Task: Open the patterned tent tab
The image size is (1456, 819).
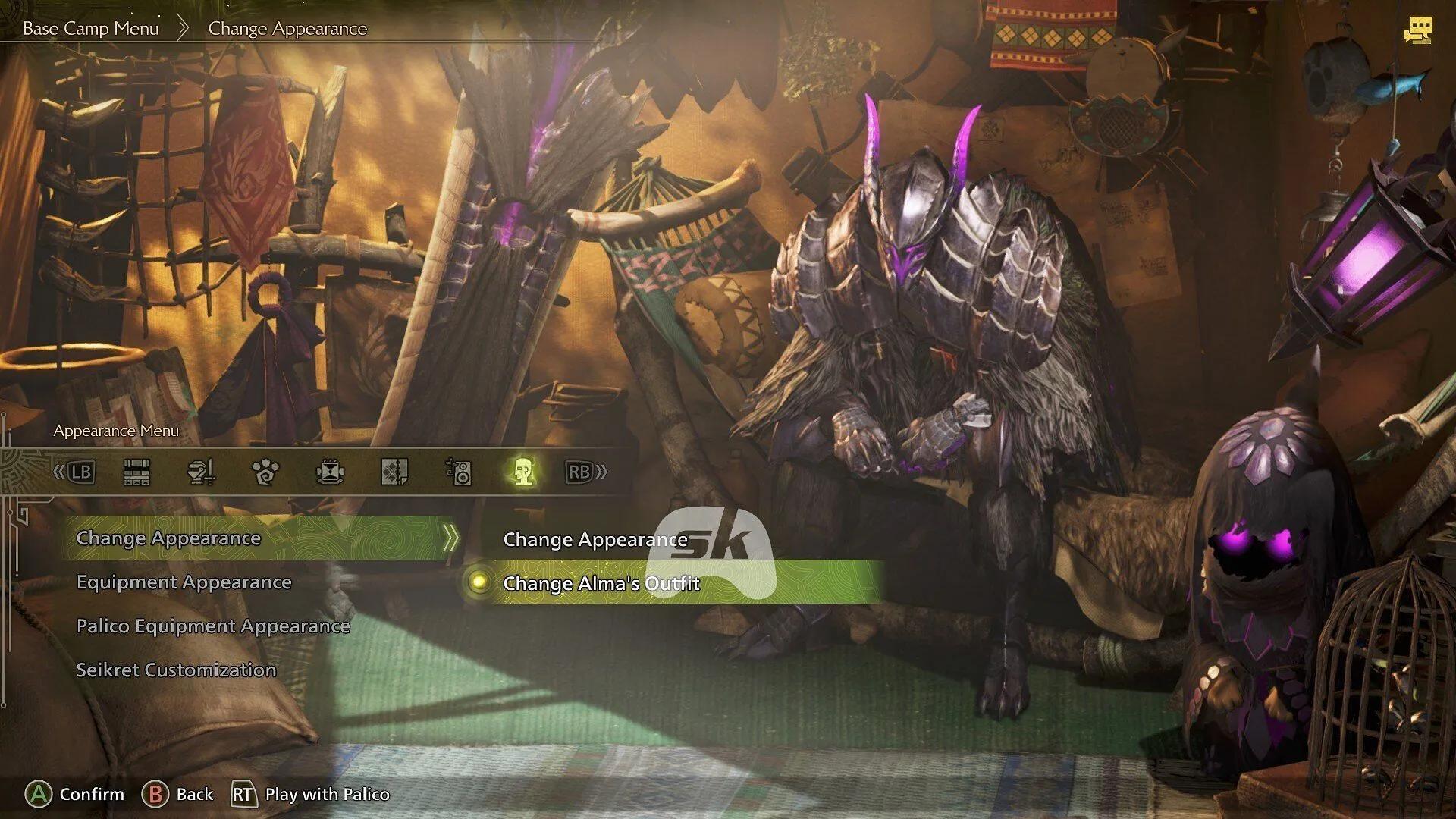Action: click(394, 472)
